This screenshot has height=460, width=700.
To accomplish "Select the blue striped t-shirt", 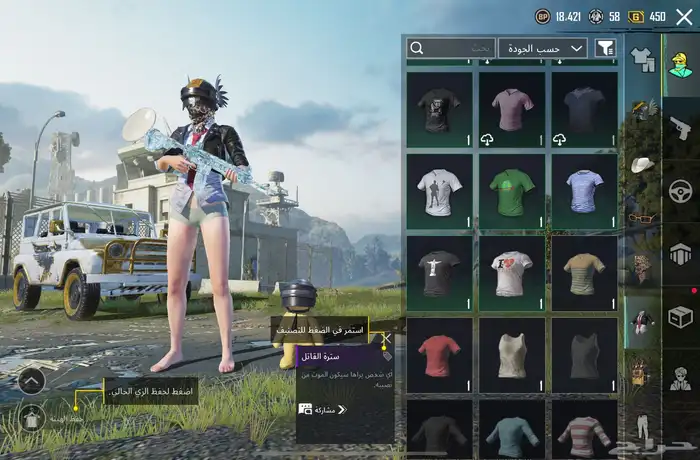I will tap(585, 190).
